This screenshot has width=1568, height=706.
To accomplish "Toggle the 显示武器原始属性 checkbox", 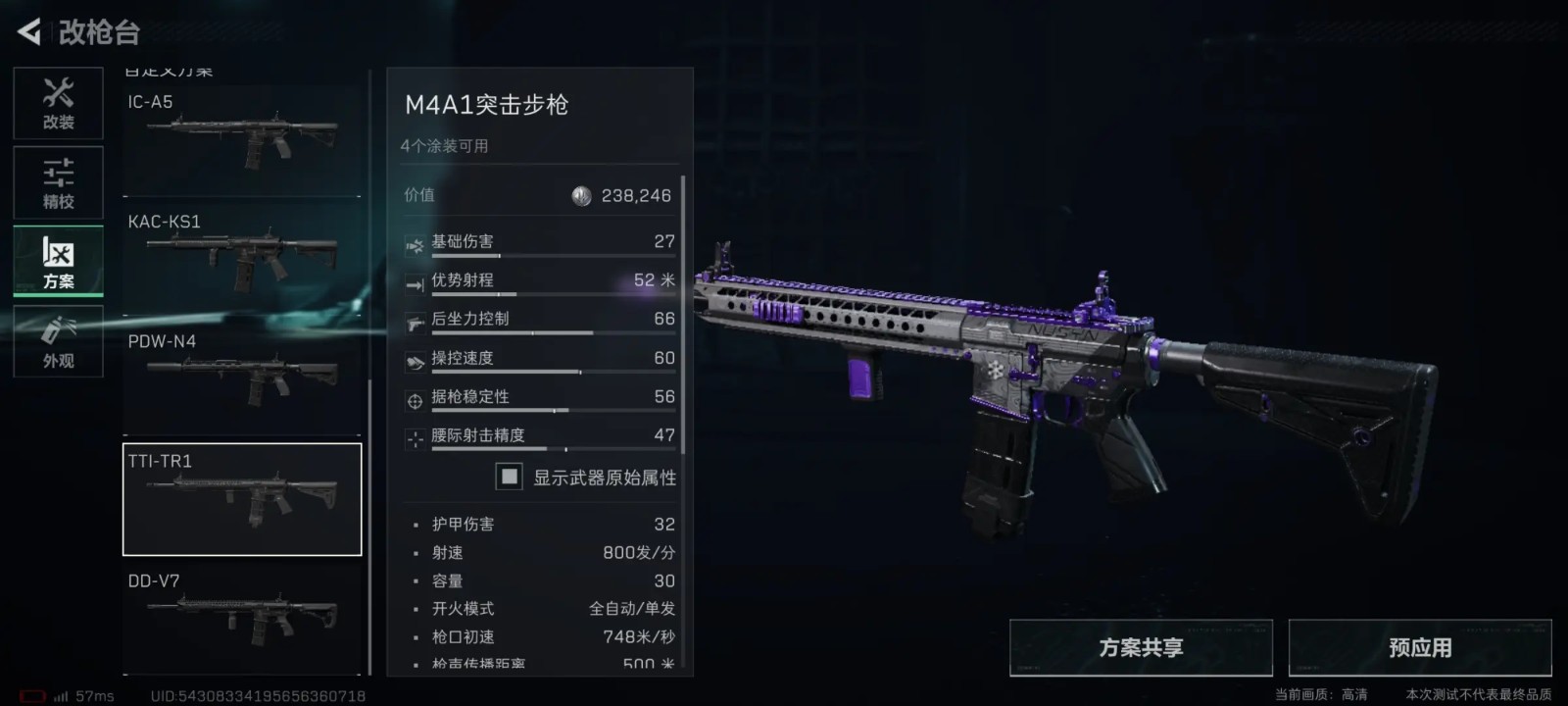I will pos(510,478).
